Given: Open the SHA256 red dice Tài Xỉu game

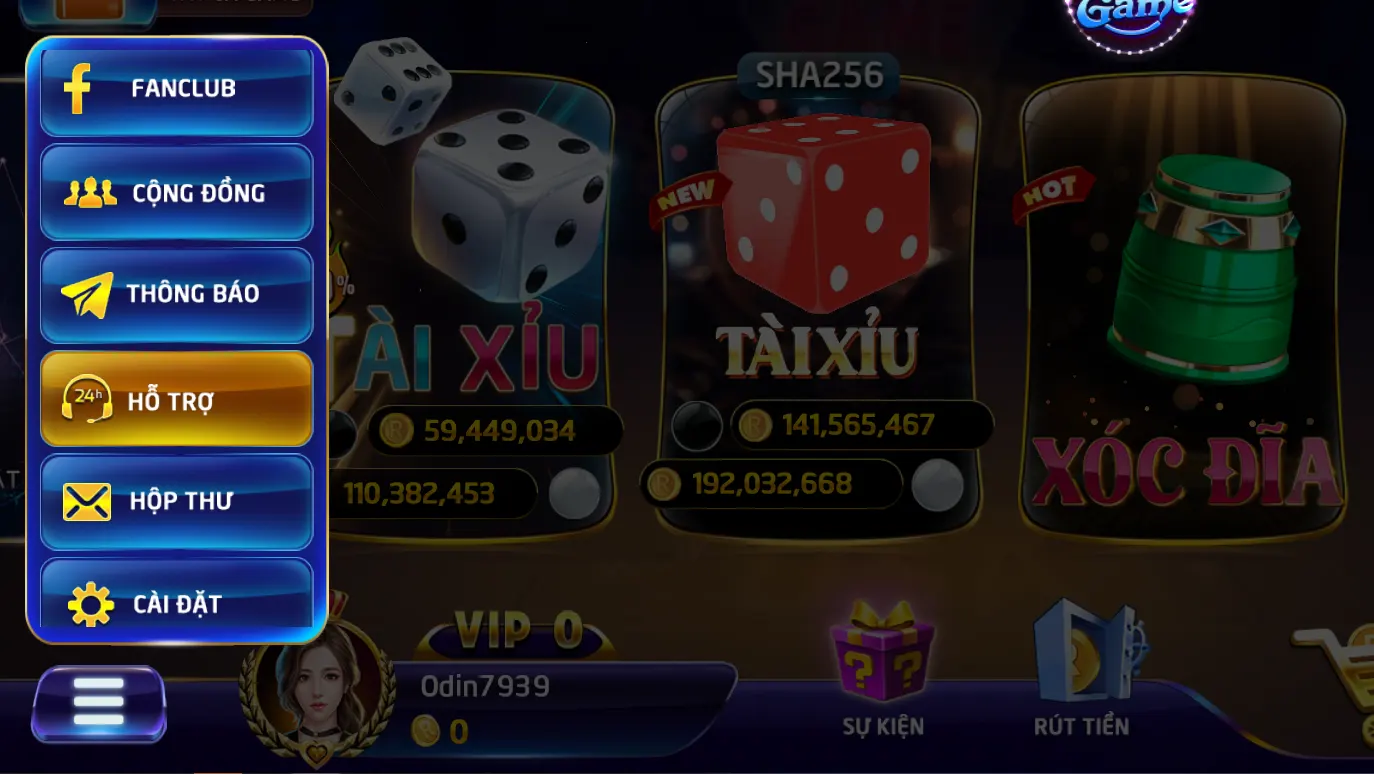Looking at the screenshot, I should (818, 280).
